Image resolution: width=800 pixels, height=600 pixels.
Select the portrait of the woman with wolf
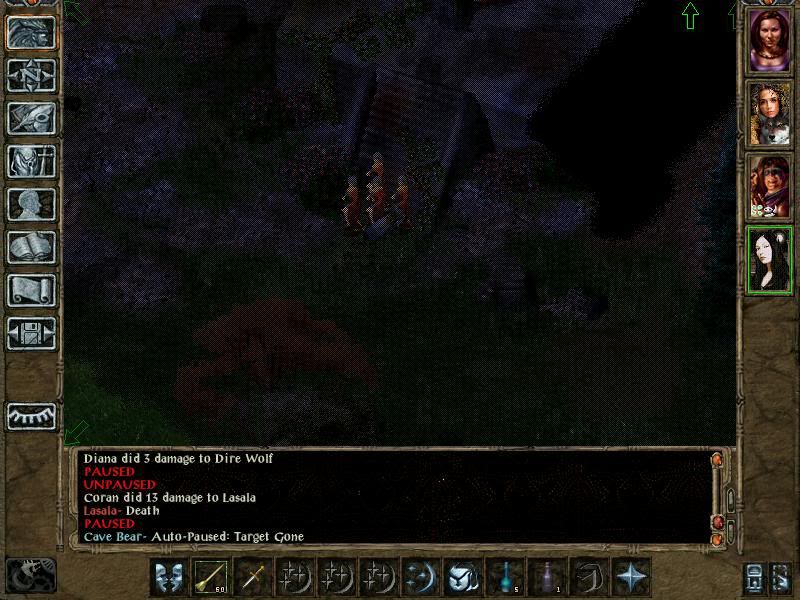click(770, 114)
